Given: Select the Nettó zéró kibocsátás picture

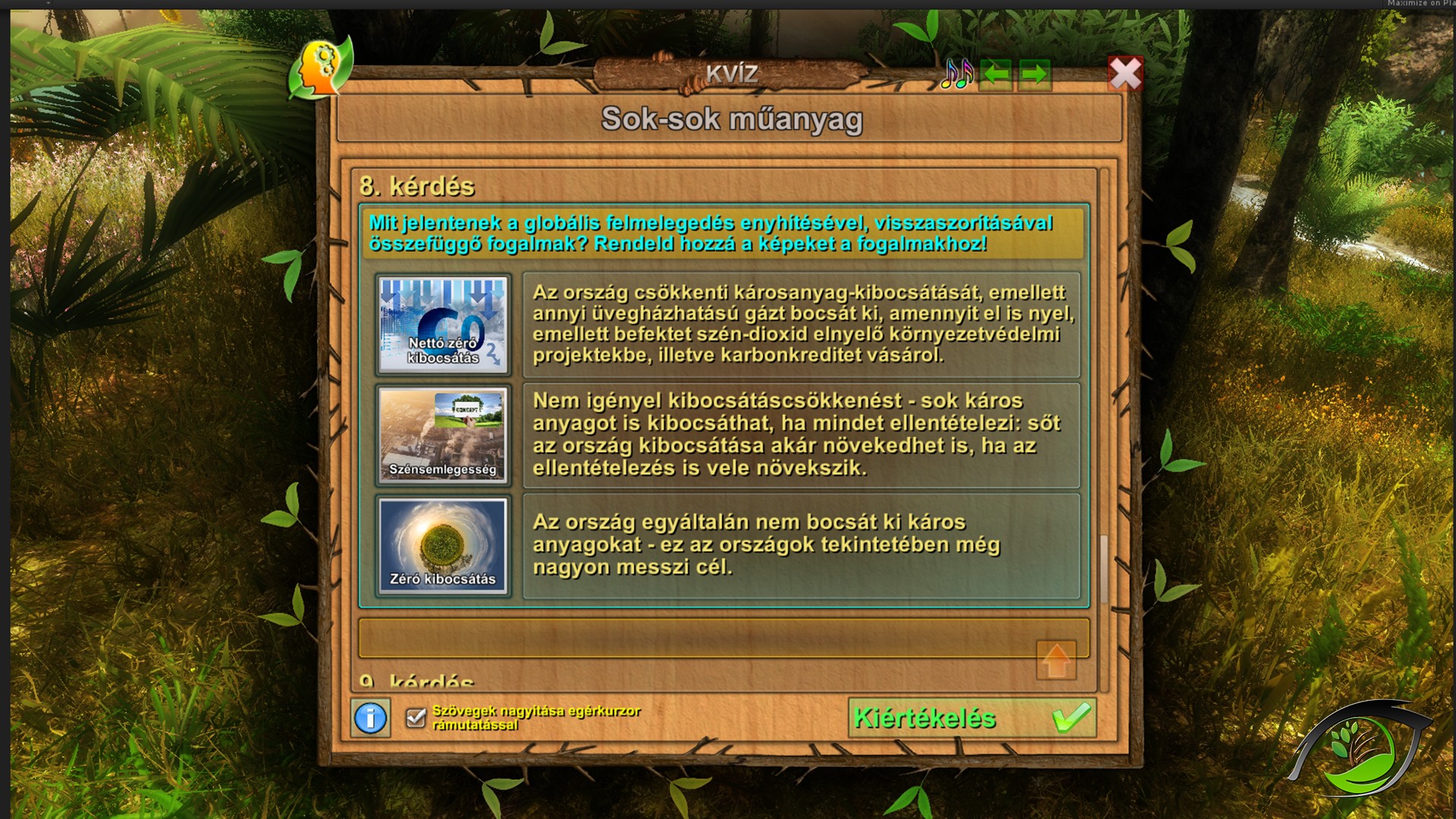Looking at the screenshot, I should 443,325.
